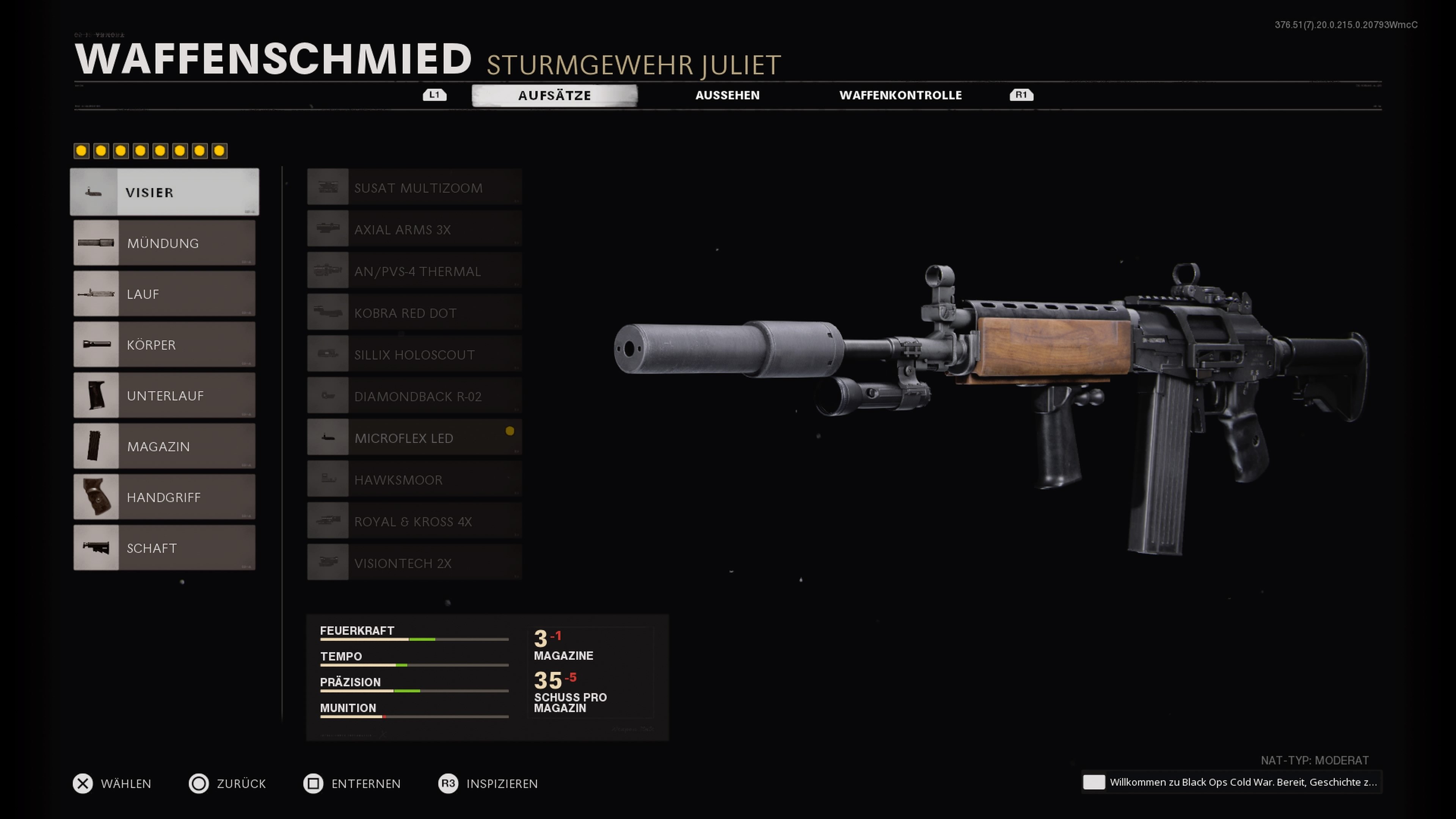The height and width of the screenshot is (819, 1456).
Task: Open the Schaft attachment category
Action: 165,548
